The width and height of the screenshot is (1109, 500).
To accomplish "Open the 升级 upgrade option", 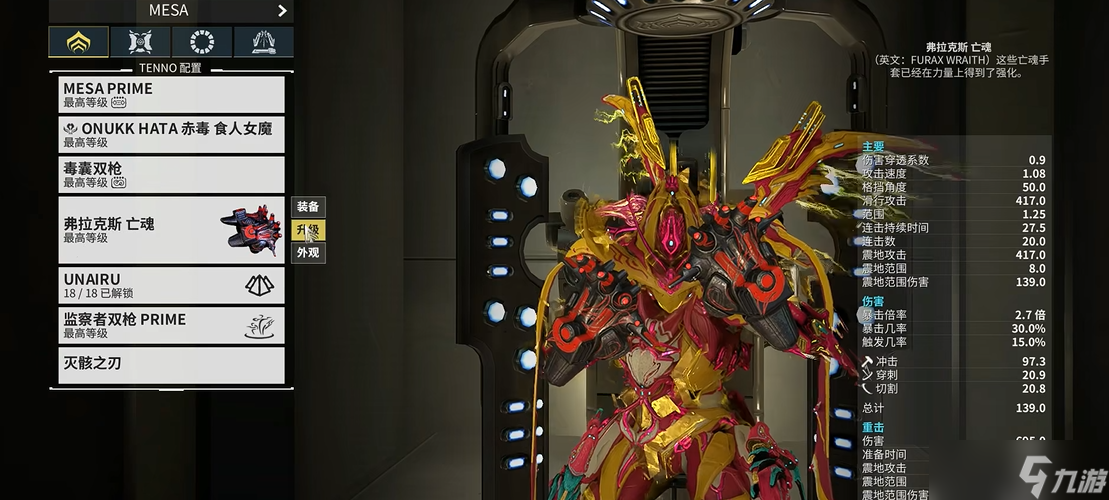I will click(308, 230).
